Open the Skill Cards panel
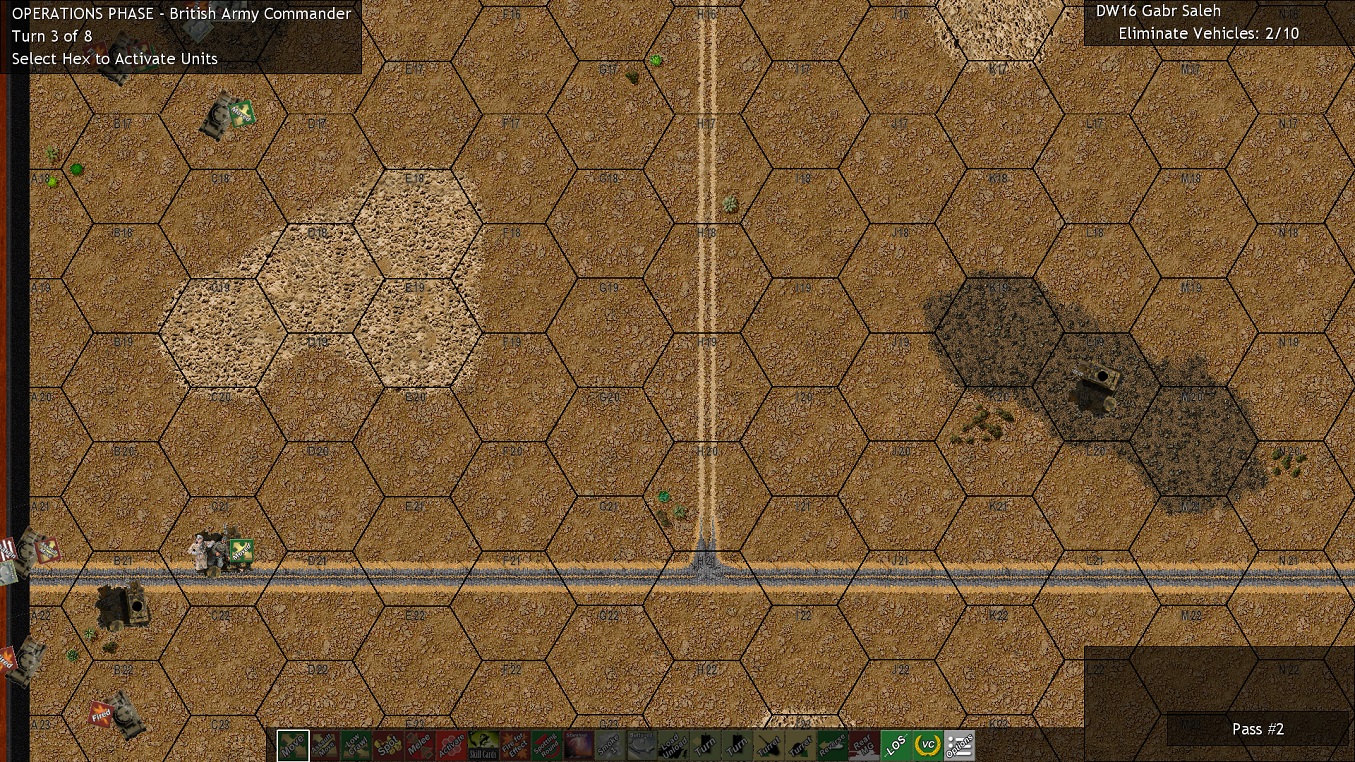 point(485,745)
